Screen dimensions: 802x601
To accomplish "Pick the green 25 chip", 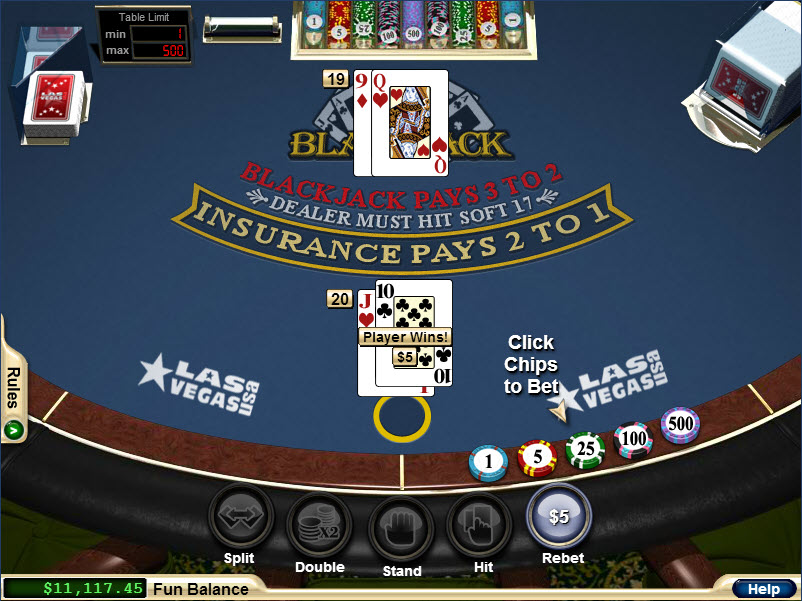I will pyautogui.click(x=585, y=449).
